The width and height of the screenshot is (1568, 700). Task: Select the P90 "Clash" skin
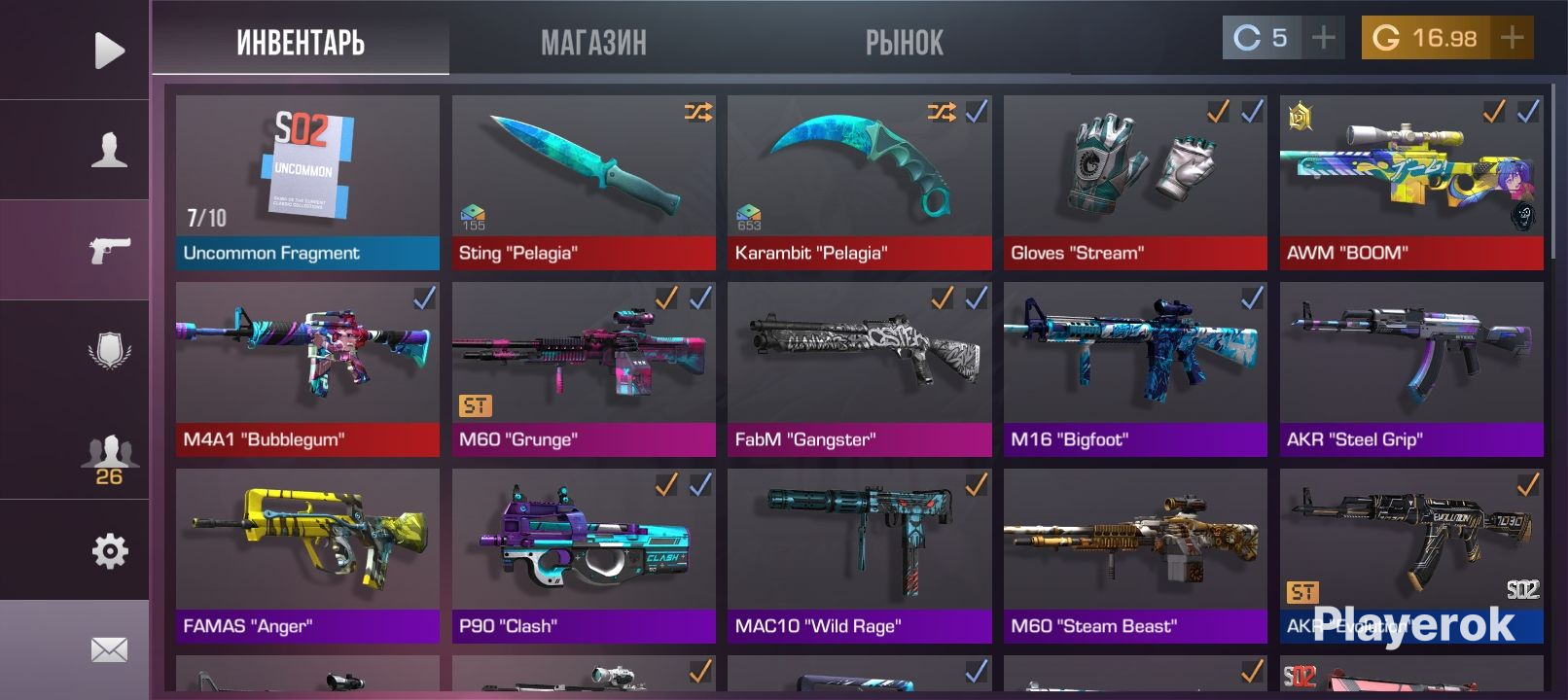[584, 555]
